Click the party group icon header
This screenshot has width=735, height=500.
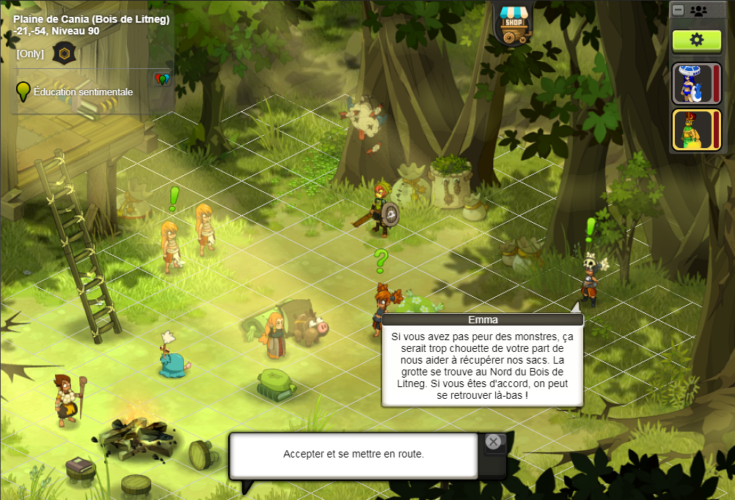tap(699, 10)
